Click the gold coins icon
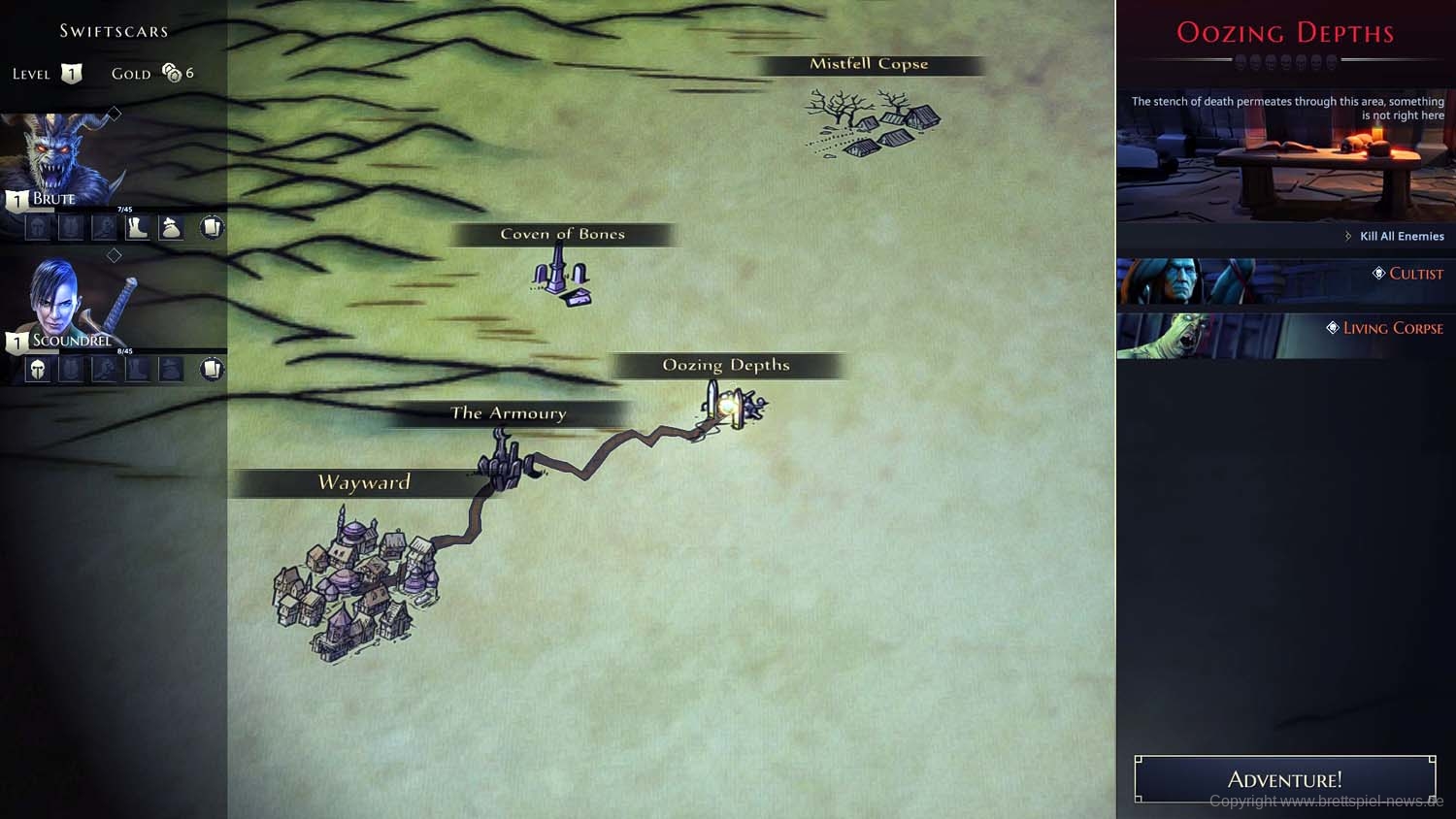1456x819 pixels. (172, 73)
